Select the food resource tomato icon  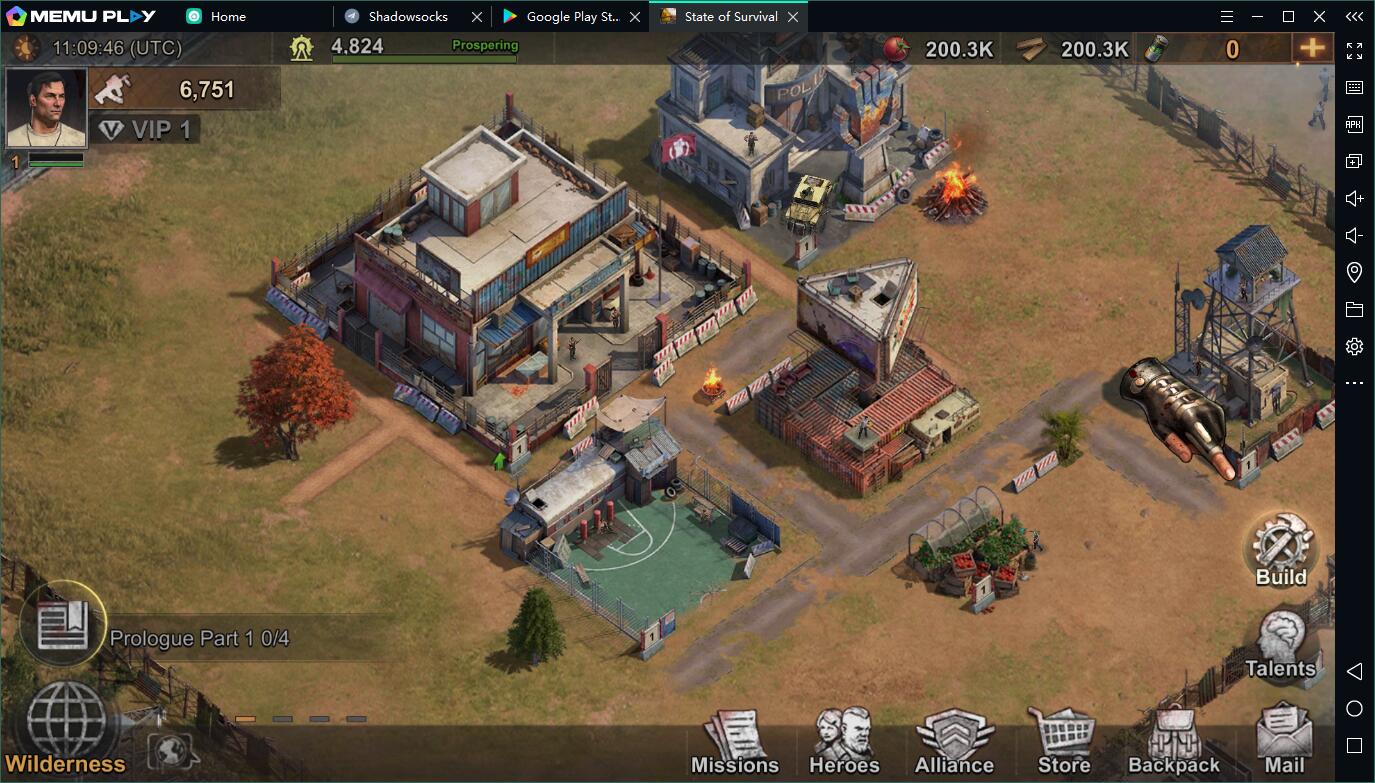point(897,49)
